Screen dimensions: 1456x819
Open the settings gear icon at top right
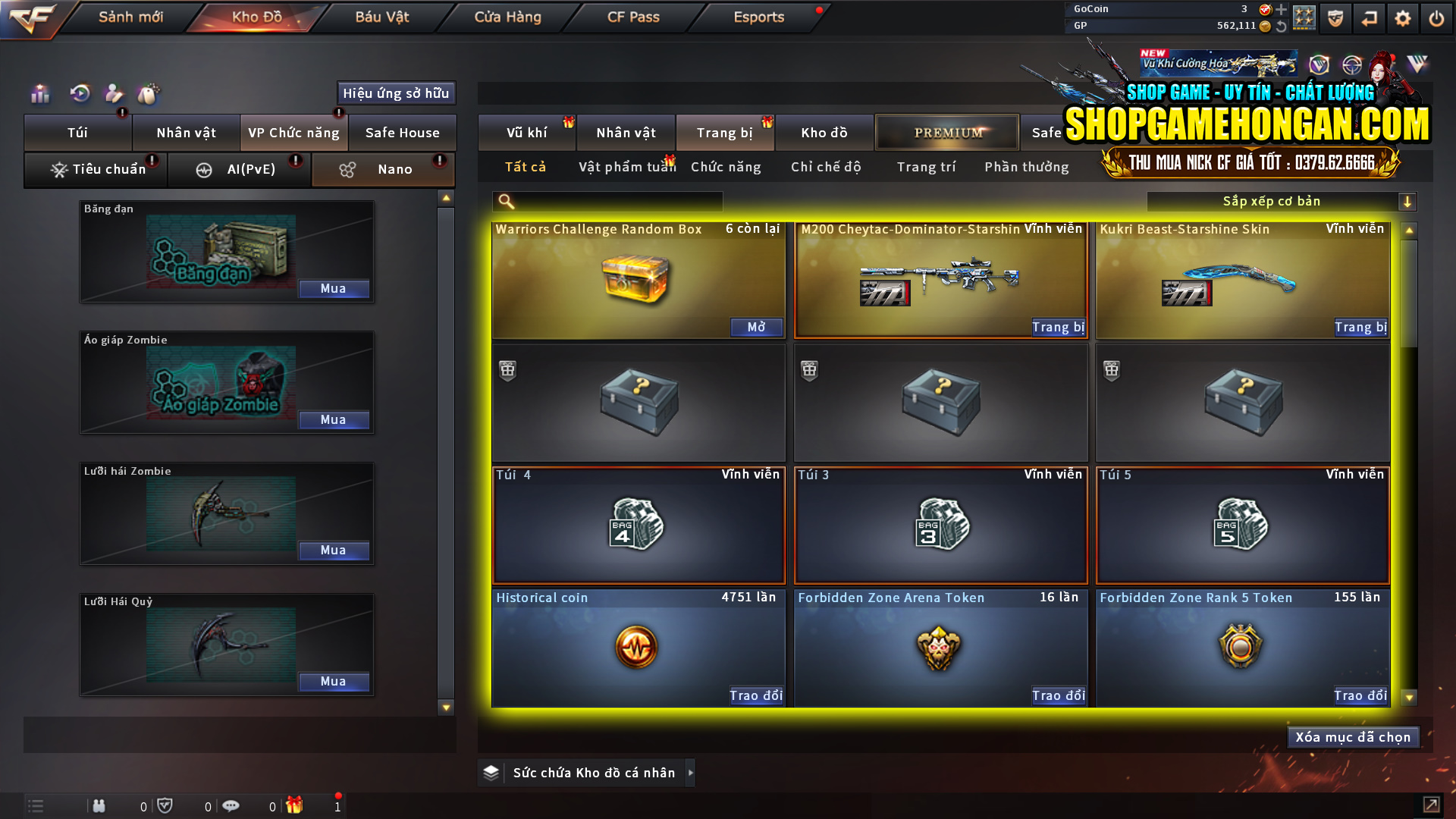(1402, 17)
